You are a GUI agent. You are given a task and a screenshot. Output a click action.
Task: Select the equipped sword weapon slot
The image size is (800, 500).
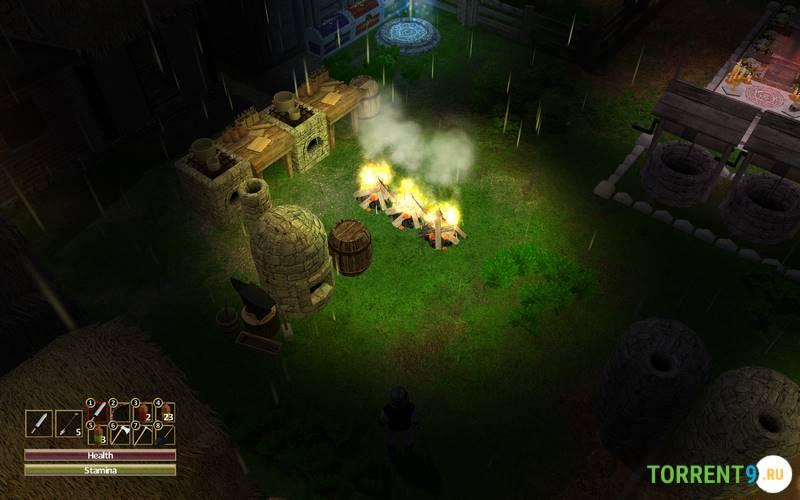38,423
